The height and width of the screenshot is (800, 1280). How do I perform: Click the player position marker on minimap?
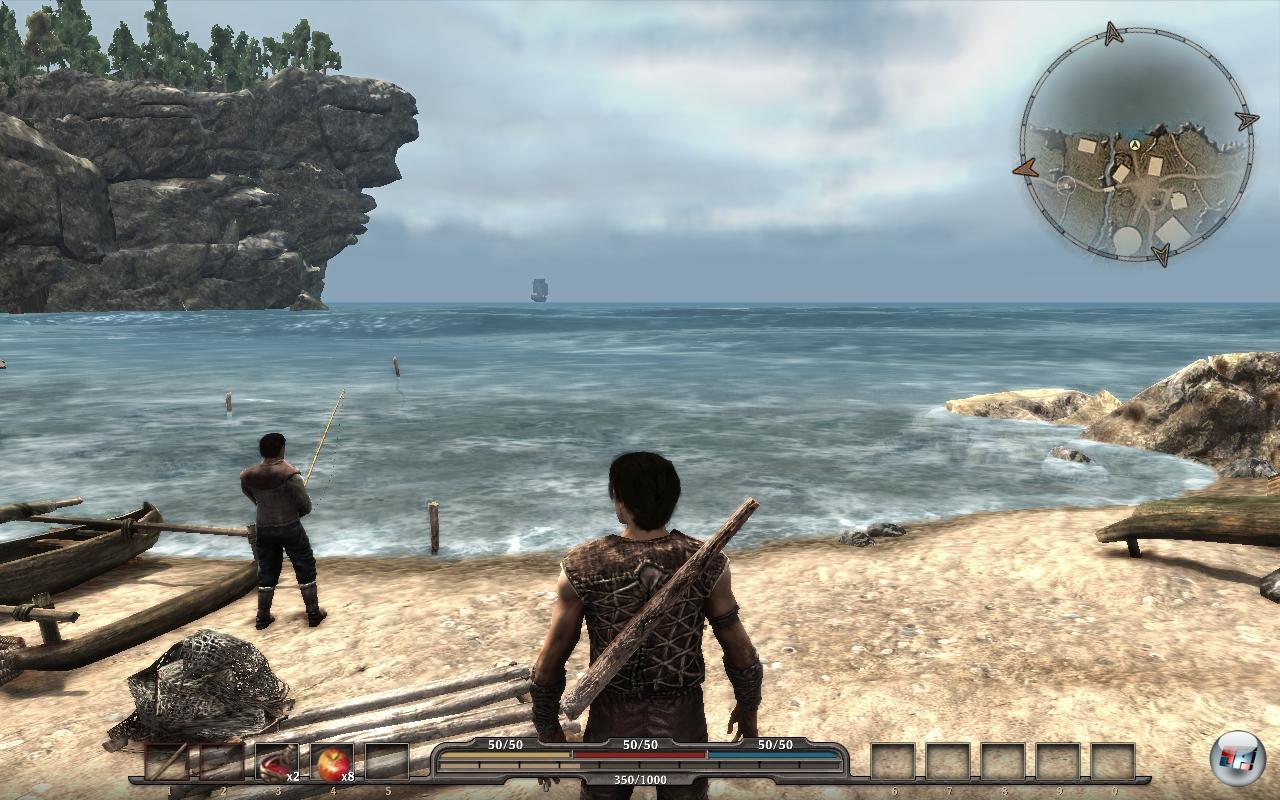point(1136,146)
